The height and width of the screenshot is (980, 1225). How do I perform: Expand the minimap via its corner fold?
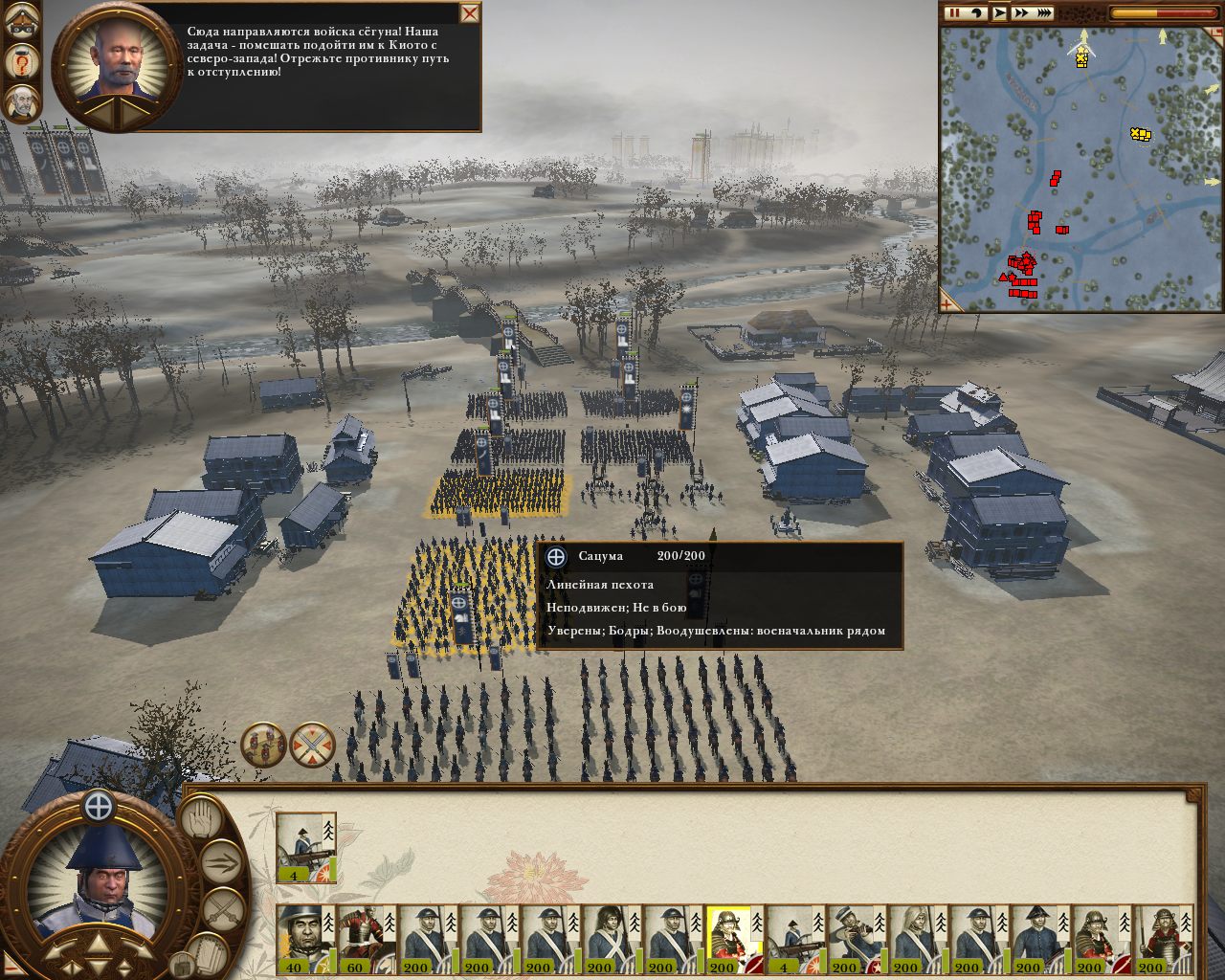click(946, 304)
